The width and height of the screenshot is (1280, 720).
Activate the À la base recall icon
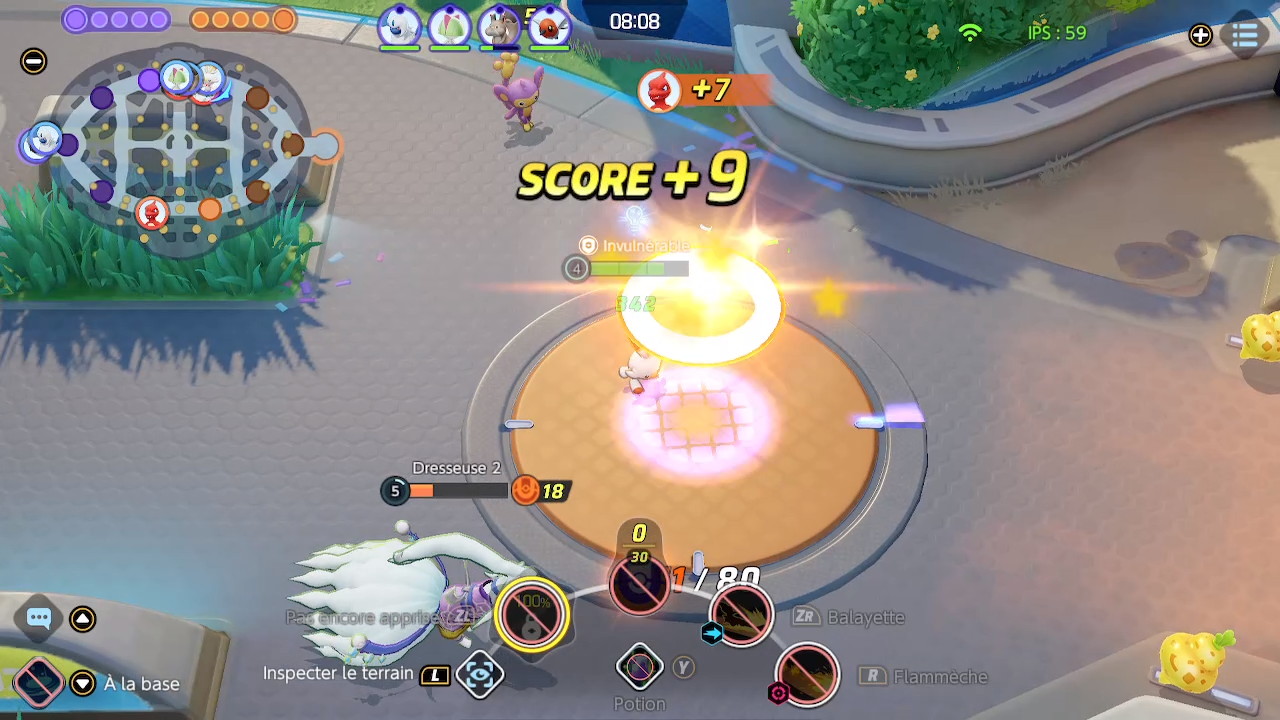point(37,684)
